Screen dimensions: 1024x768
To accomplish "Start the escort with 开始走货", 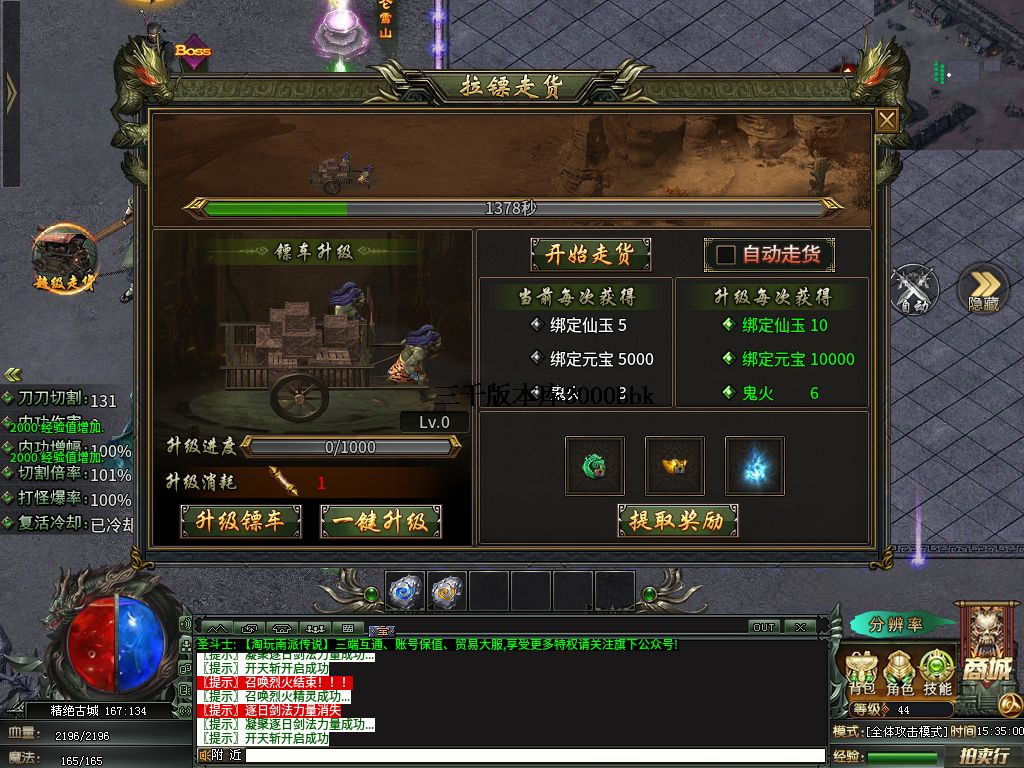I will pos(590,254).
